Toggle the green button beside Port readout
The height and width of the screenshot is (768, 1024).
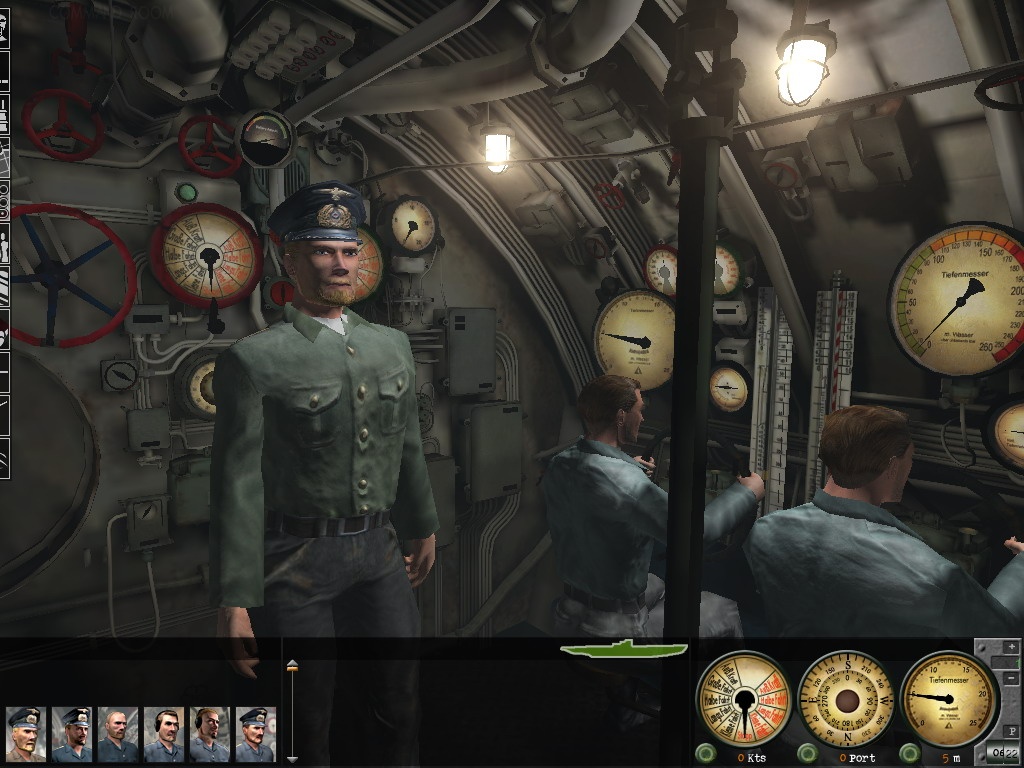click(808, 753)
